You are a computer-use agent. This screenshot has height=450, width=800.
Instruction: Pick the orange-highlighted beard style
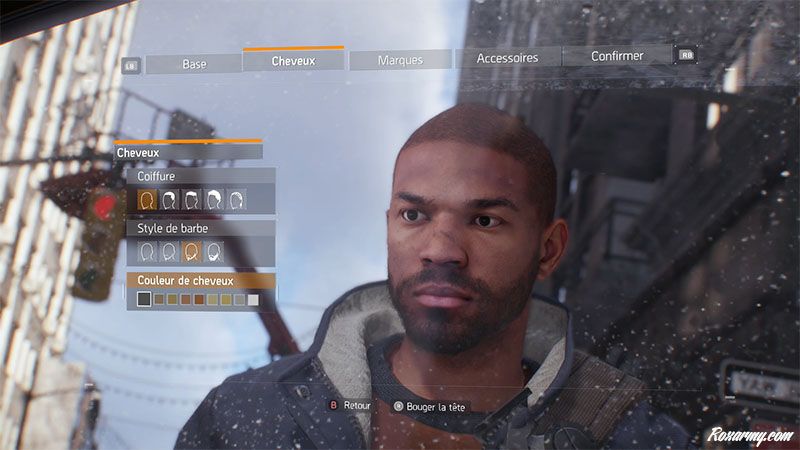click(x=192, y=251)
